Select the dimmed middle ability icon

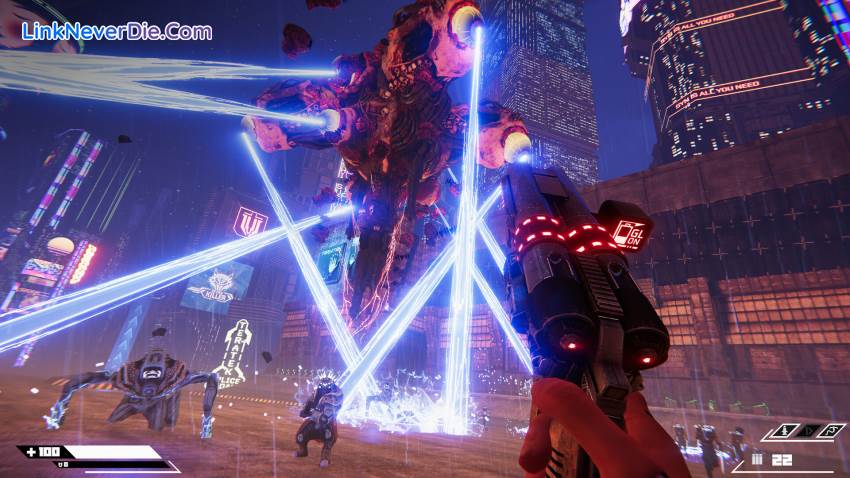pyautogui.click(x=810, y=432)
